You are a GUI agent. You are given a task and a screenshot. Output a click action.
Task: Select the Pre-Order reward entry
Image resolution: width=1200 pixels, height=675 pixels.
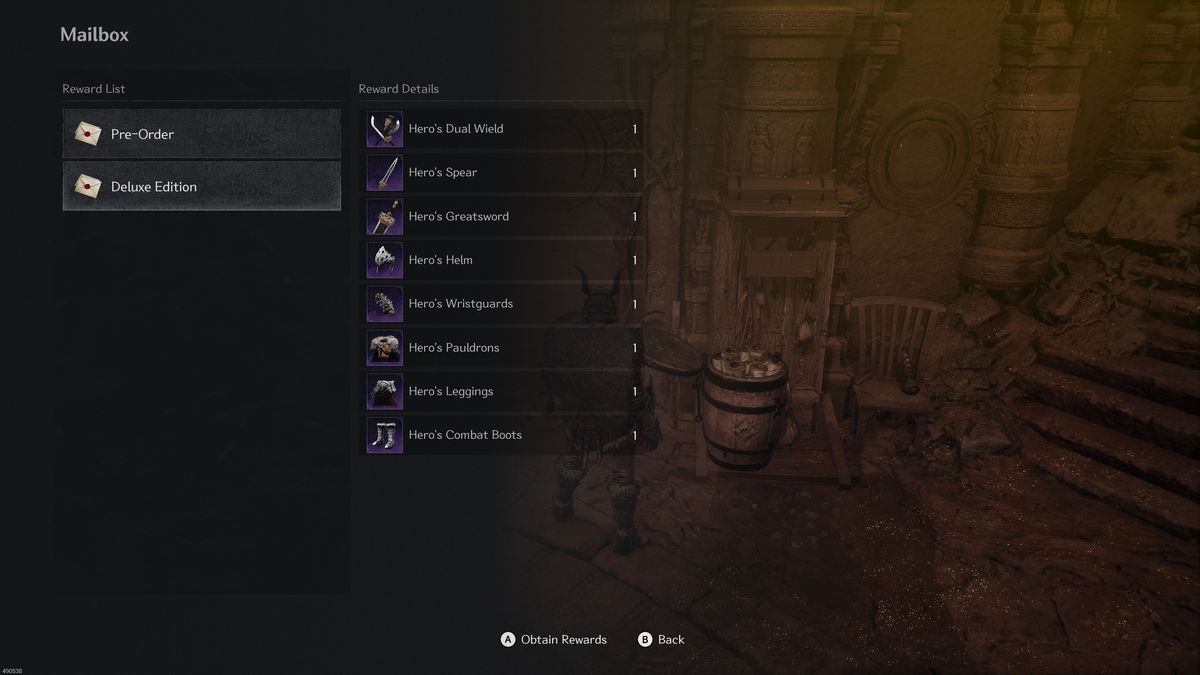pos(201,134)
